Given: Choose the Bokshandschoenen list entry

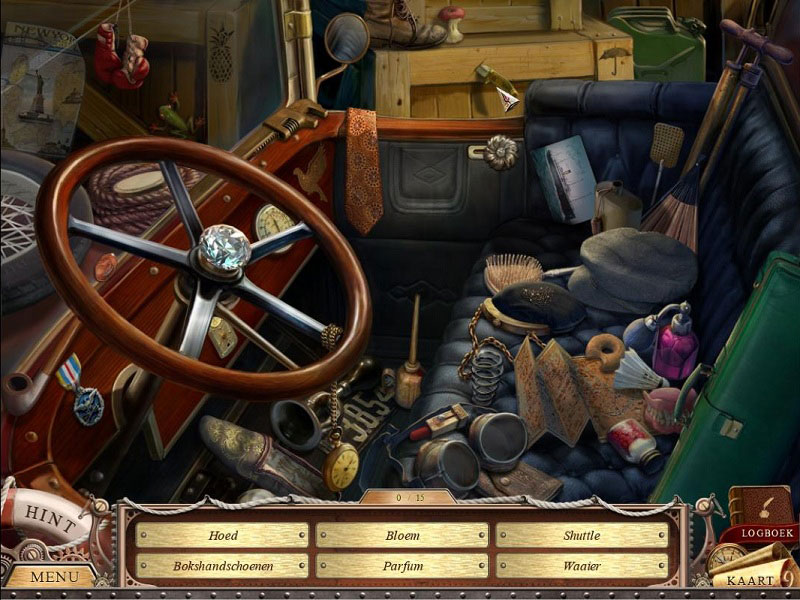Looking at the screenshot, I should [222, 566].
